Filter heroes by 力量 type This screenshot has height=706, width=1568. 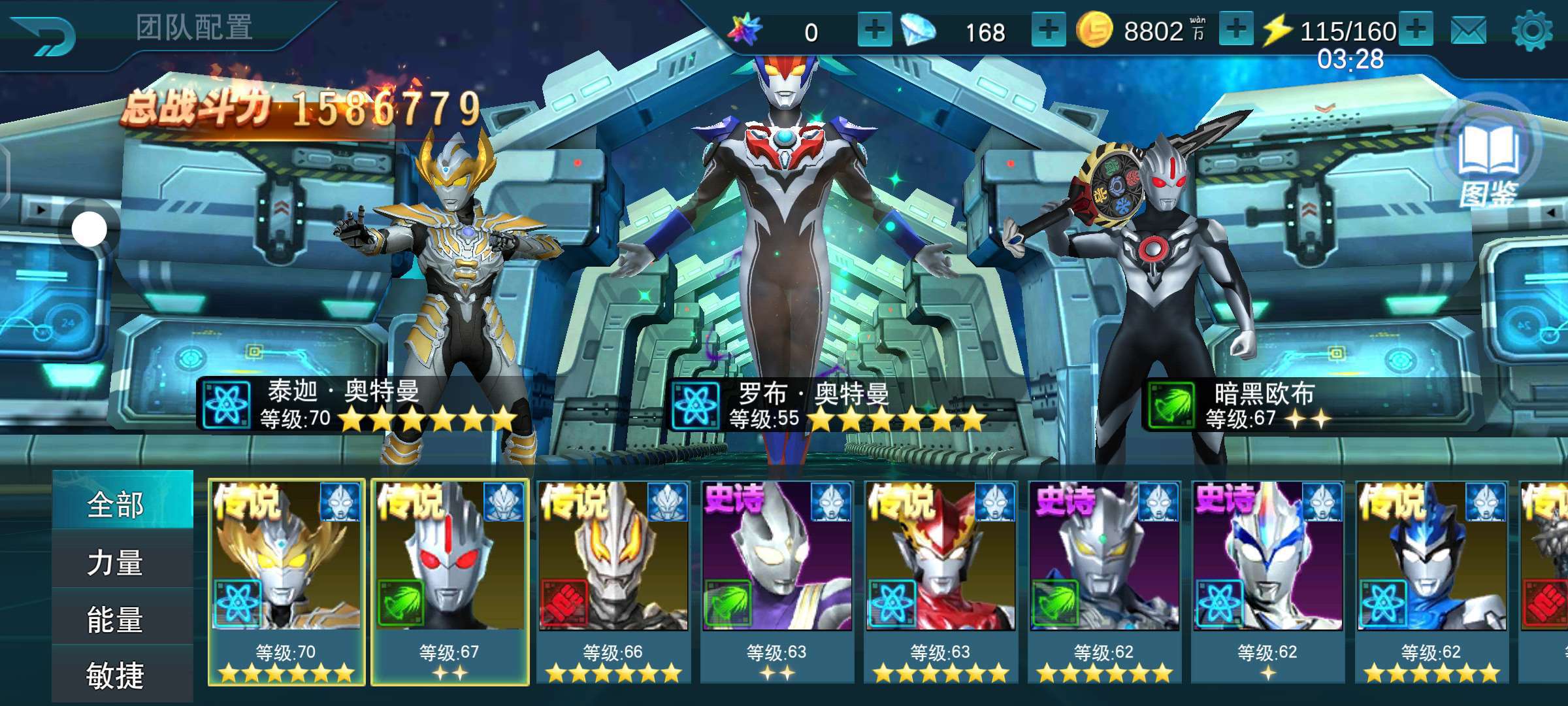[116, 562]
